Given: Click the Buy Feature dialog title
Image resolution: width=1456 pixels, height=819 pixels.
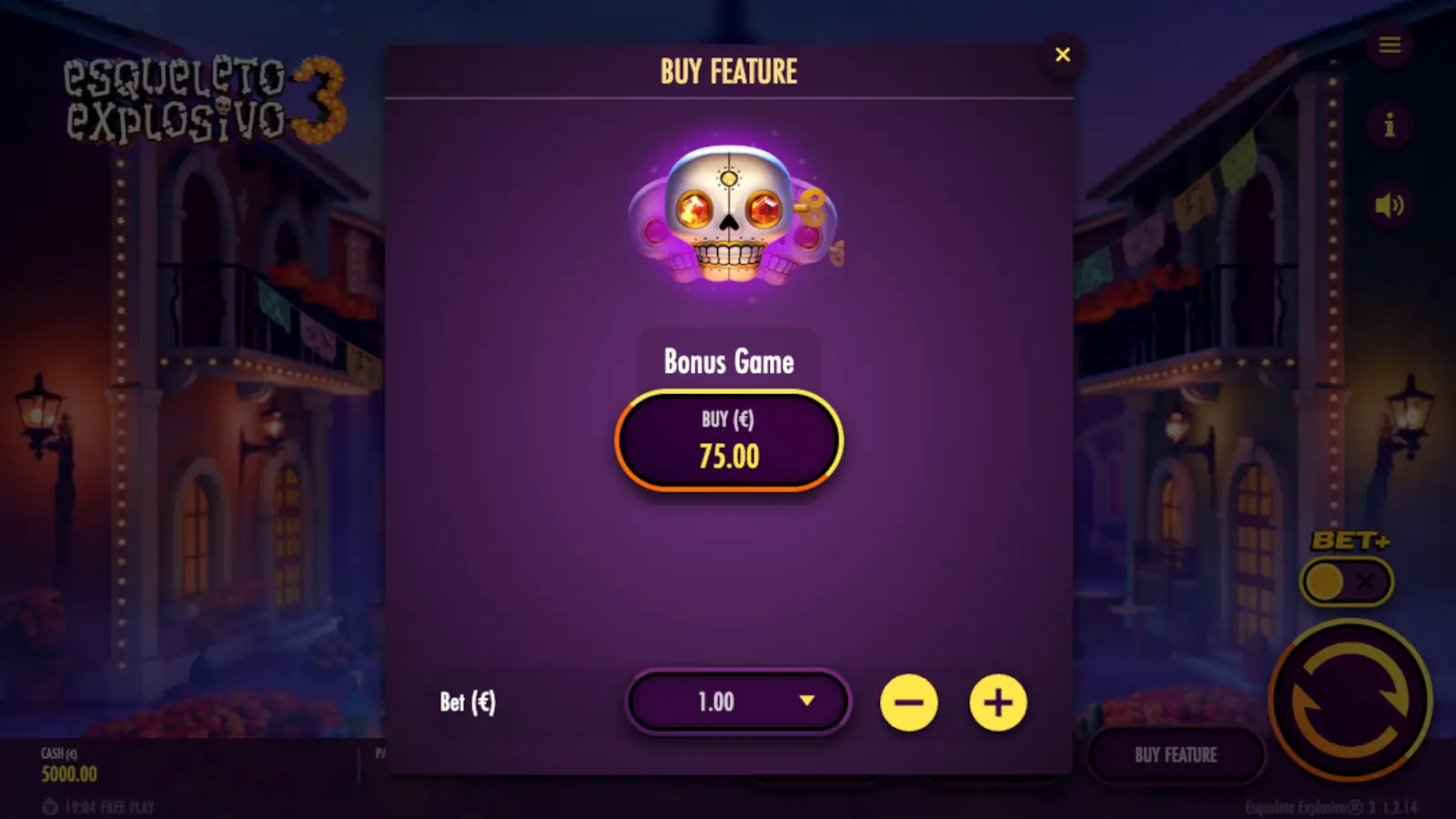Looking at the screenshot, I should point(730,71).
